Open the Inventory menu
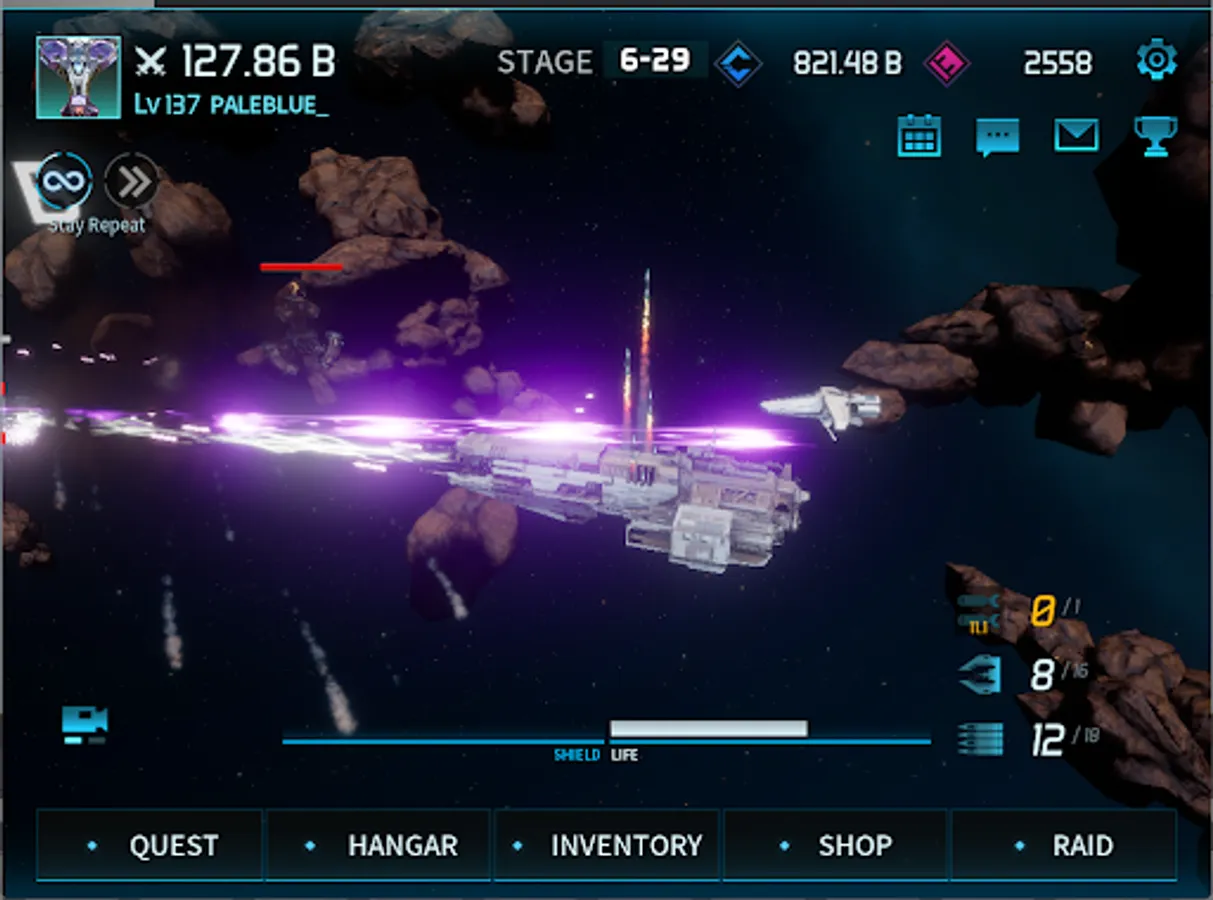 (607, 846)
